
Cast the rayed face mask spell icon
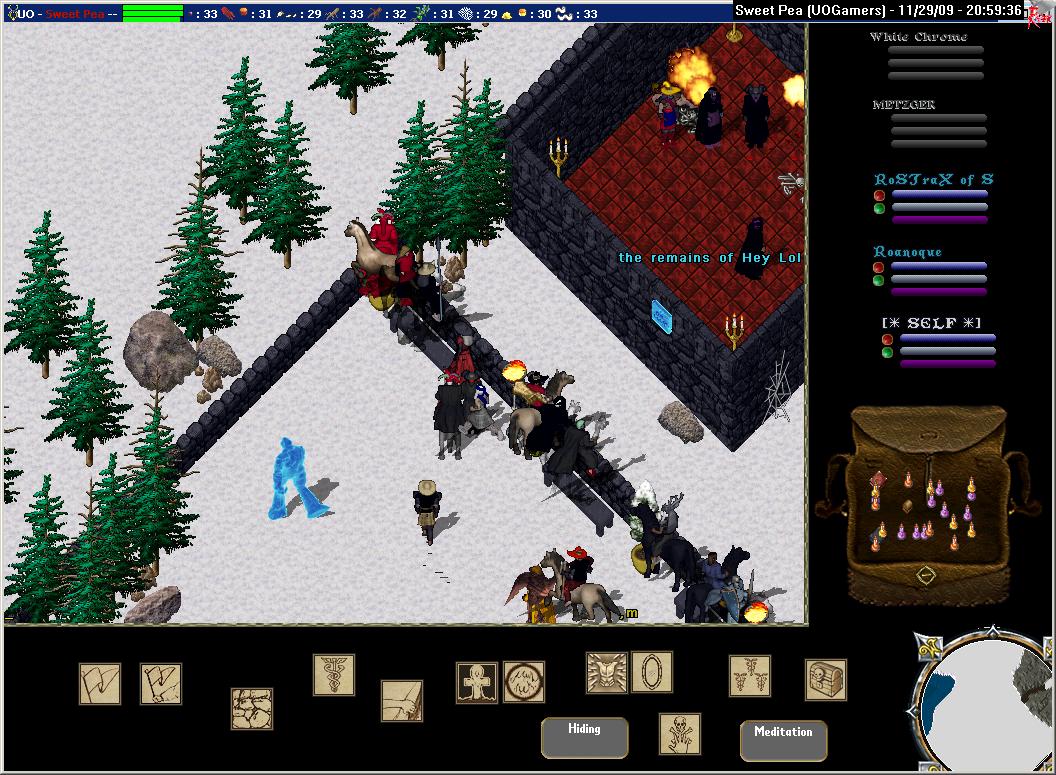[x=606, y=672]
